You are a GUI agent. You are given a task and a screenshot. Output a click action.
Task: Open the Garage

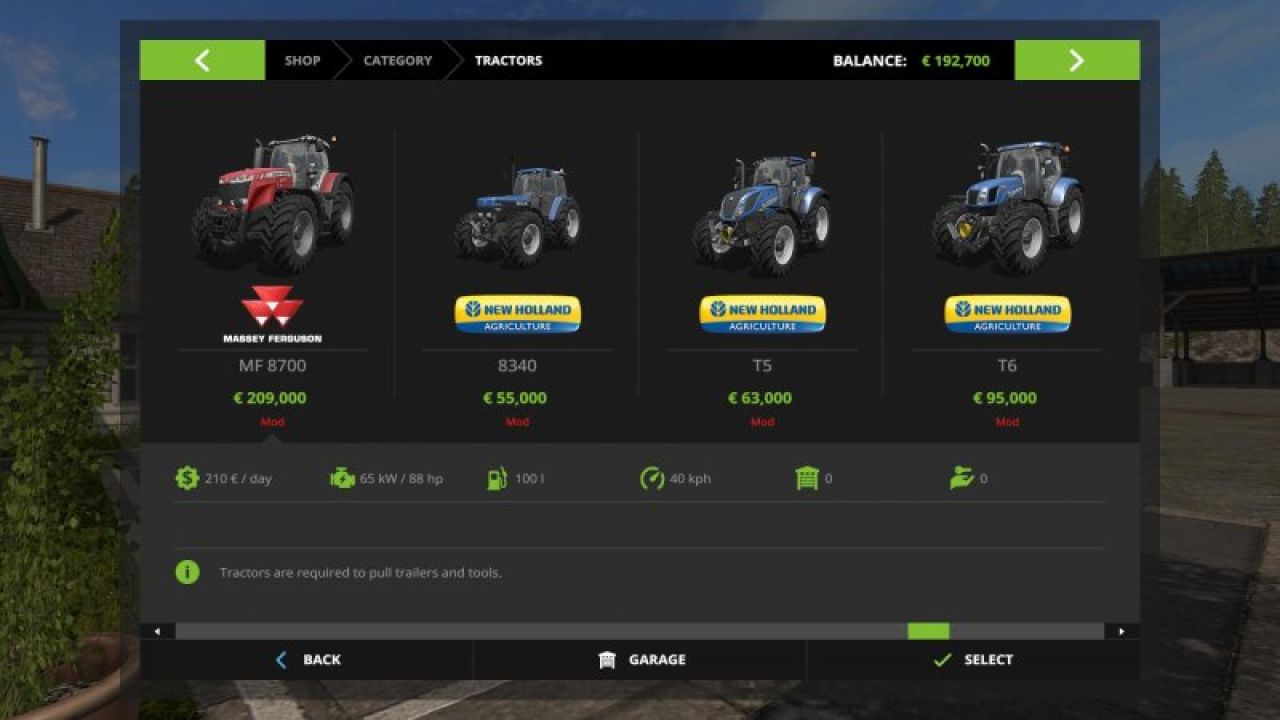(641, 660)
